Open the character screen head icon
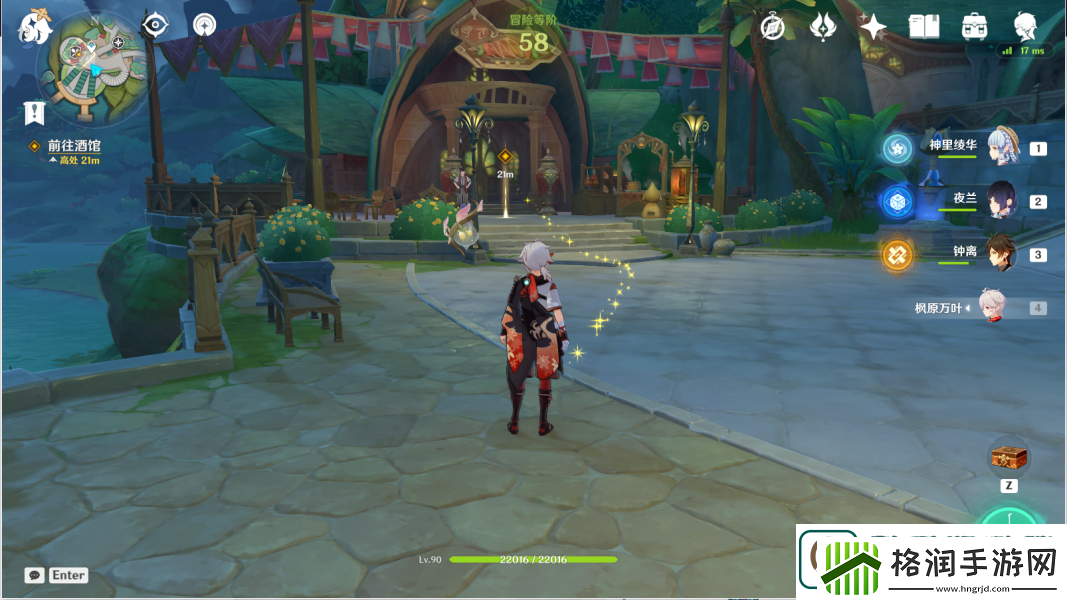The width and height of the screenshot is (1067, 600). [1025, 25]
